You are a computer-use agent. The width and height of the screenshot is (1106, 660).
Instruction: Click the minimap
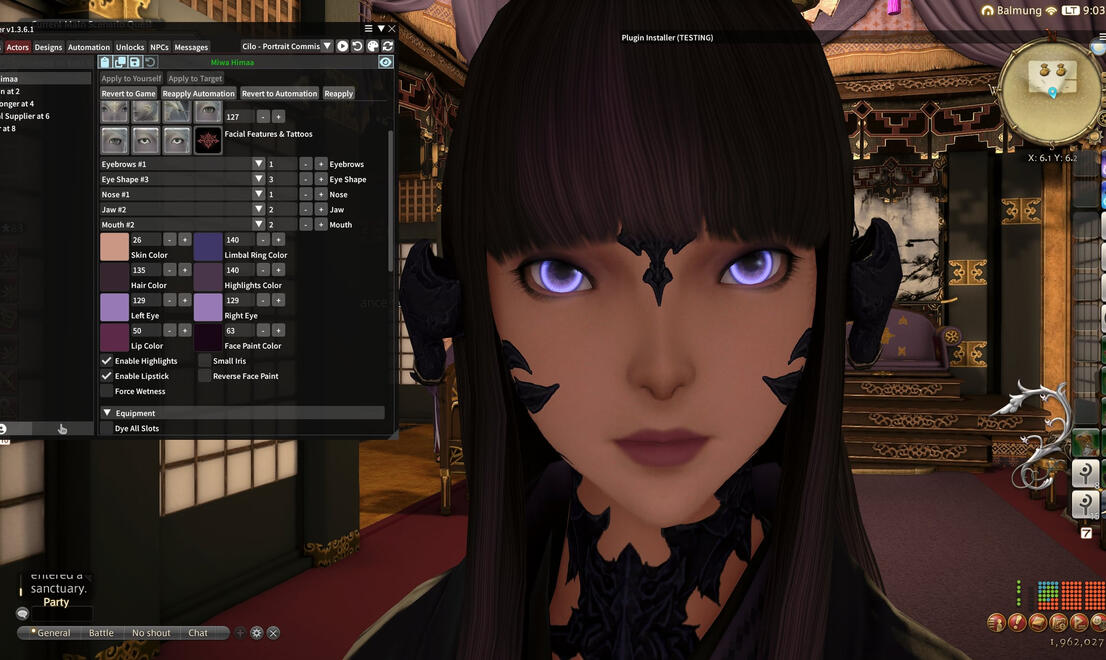(x=1051, y=92)
